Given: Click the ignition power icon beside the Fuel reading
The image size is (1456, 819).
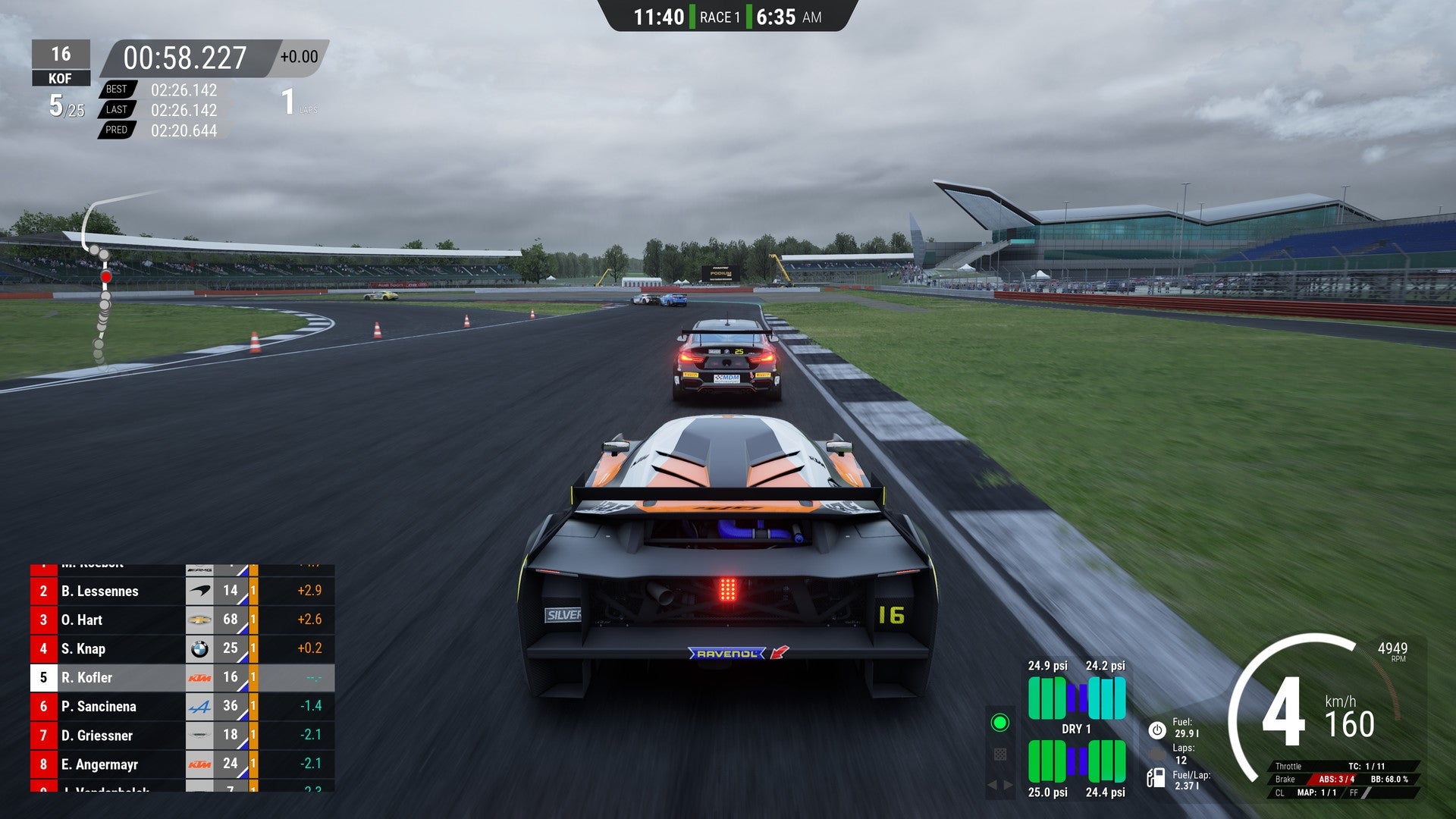Looking at the screenshot, I should coord(1157,729).
